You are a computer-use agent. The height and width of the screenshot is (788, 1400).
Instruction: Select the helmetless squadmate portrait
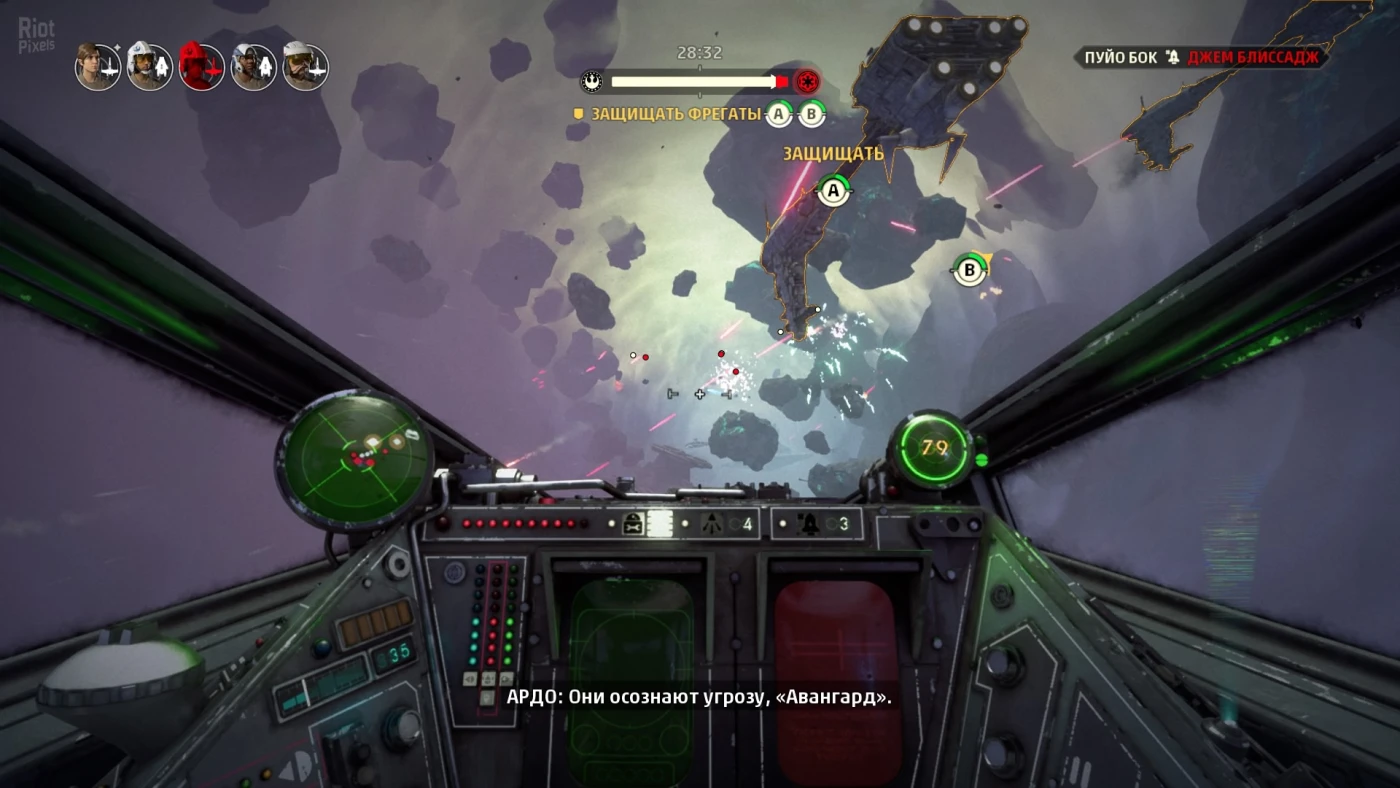click(x=98, y=67)
